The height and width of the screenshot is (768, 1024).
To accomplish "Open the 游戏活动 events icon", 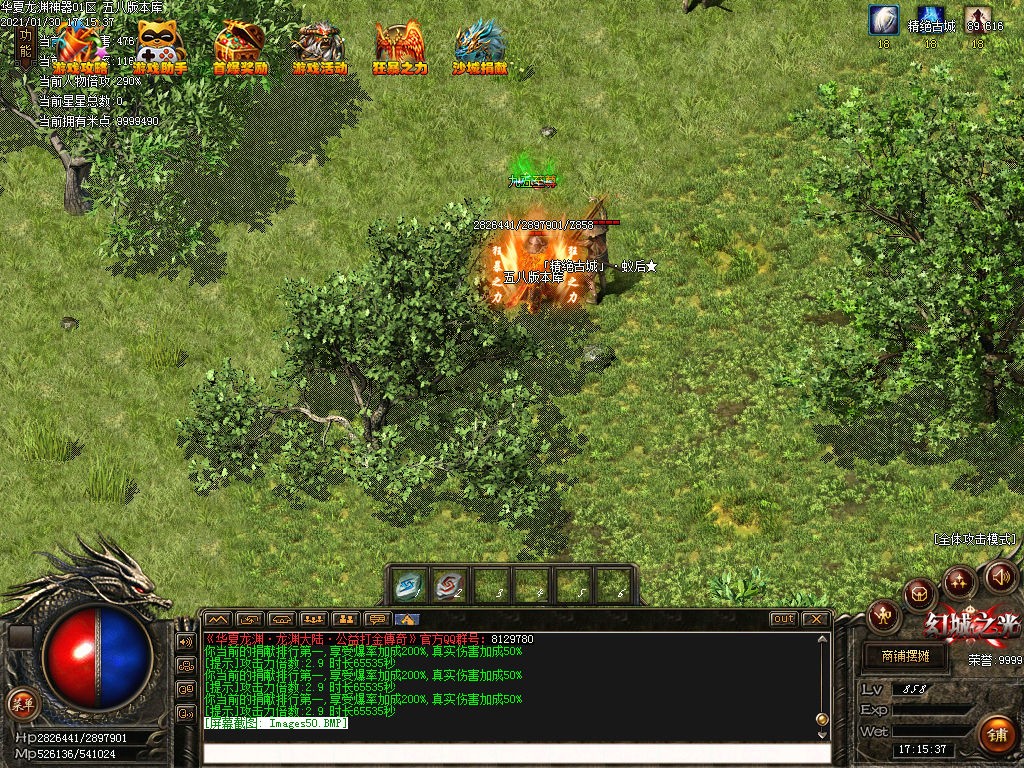I will pos(319,46).
